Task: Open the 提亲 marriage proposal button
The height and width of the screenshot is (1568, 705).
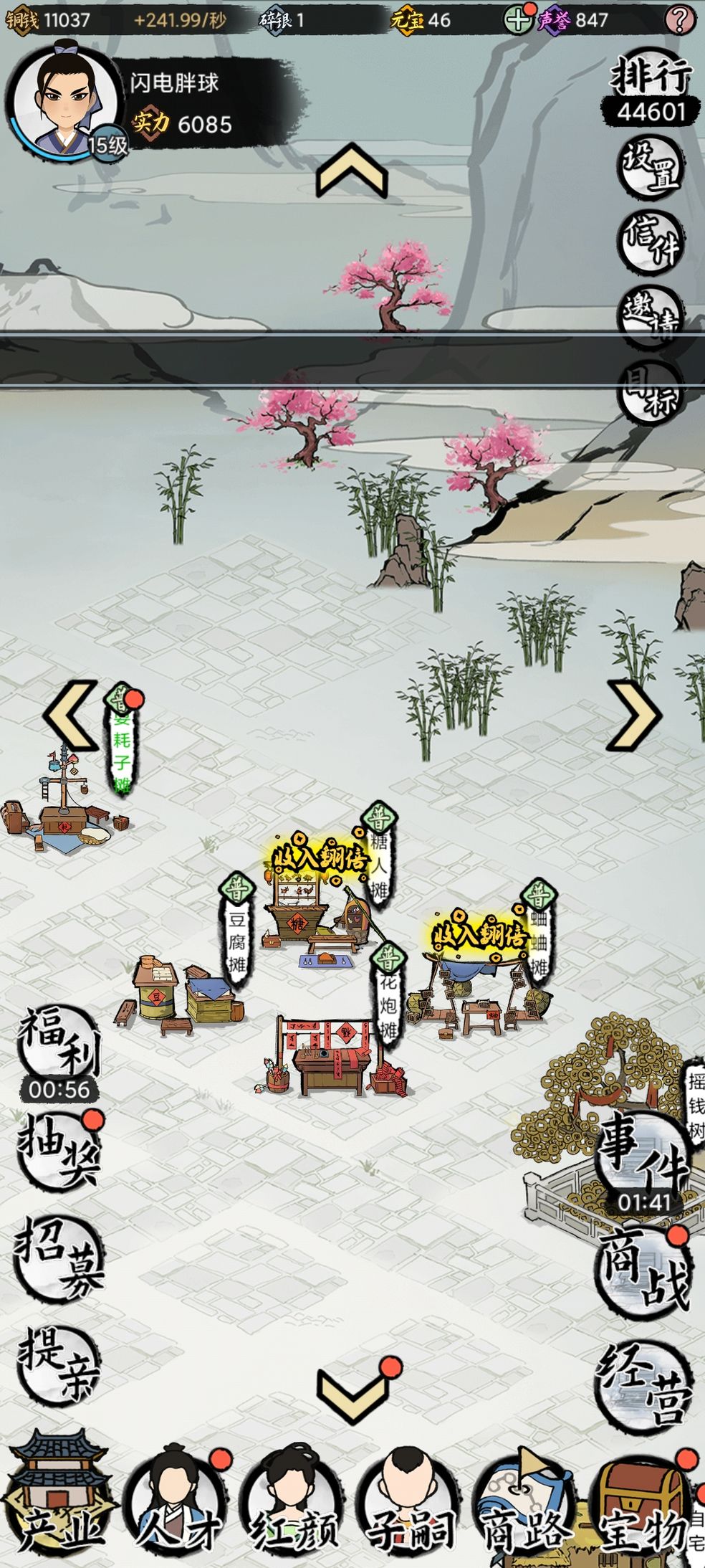Action: 60,1364
